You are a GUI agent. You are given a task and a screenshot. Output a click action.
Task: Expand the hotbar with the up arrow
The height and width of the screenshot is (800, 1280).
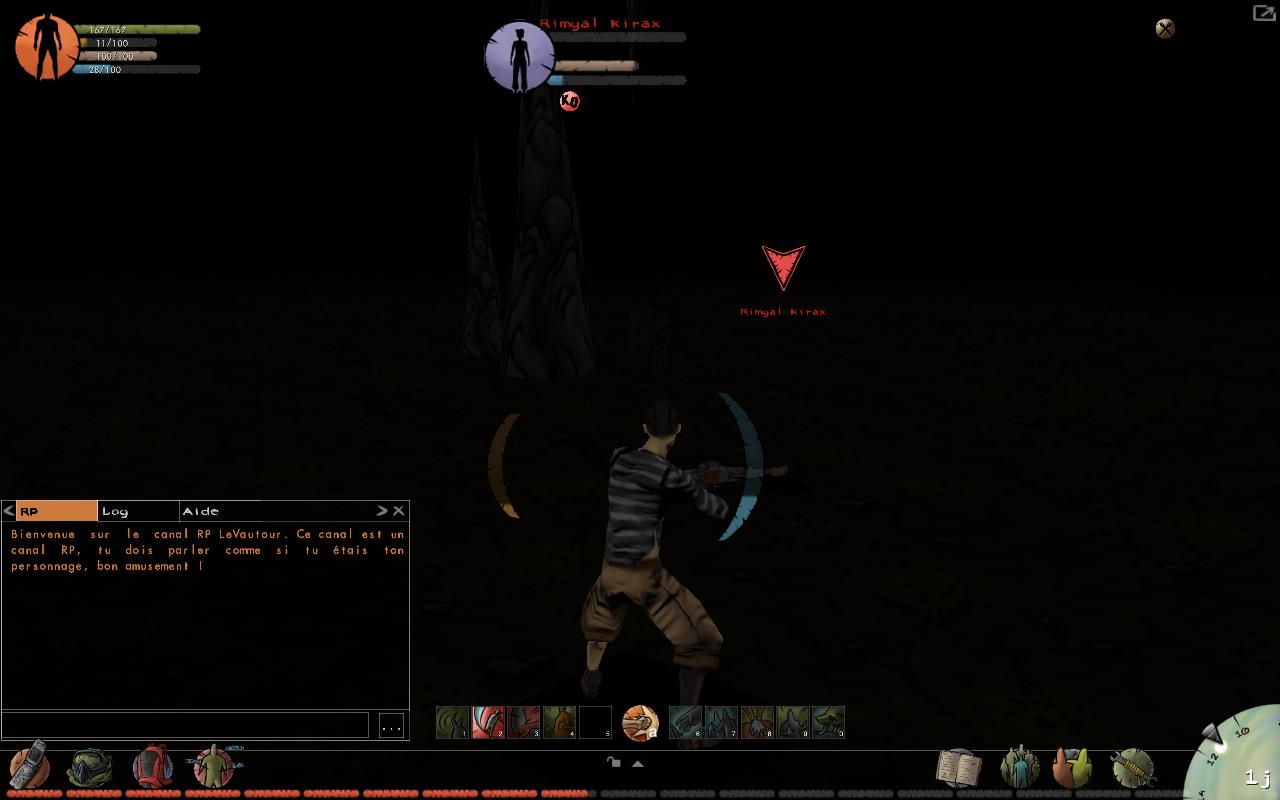pos(637,763)
